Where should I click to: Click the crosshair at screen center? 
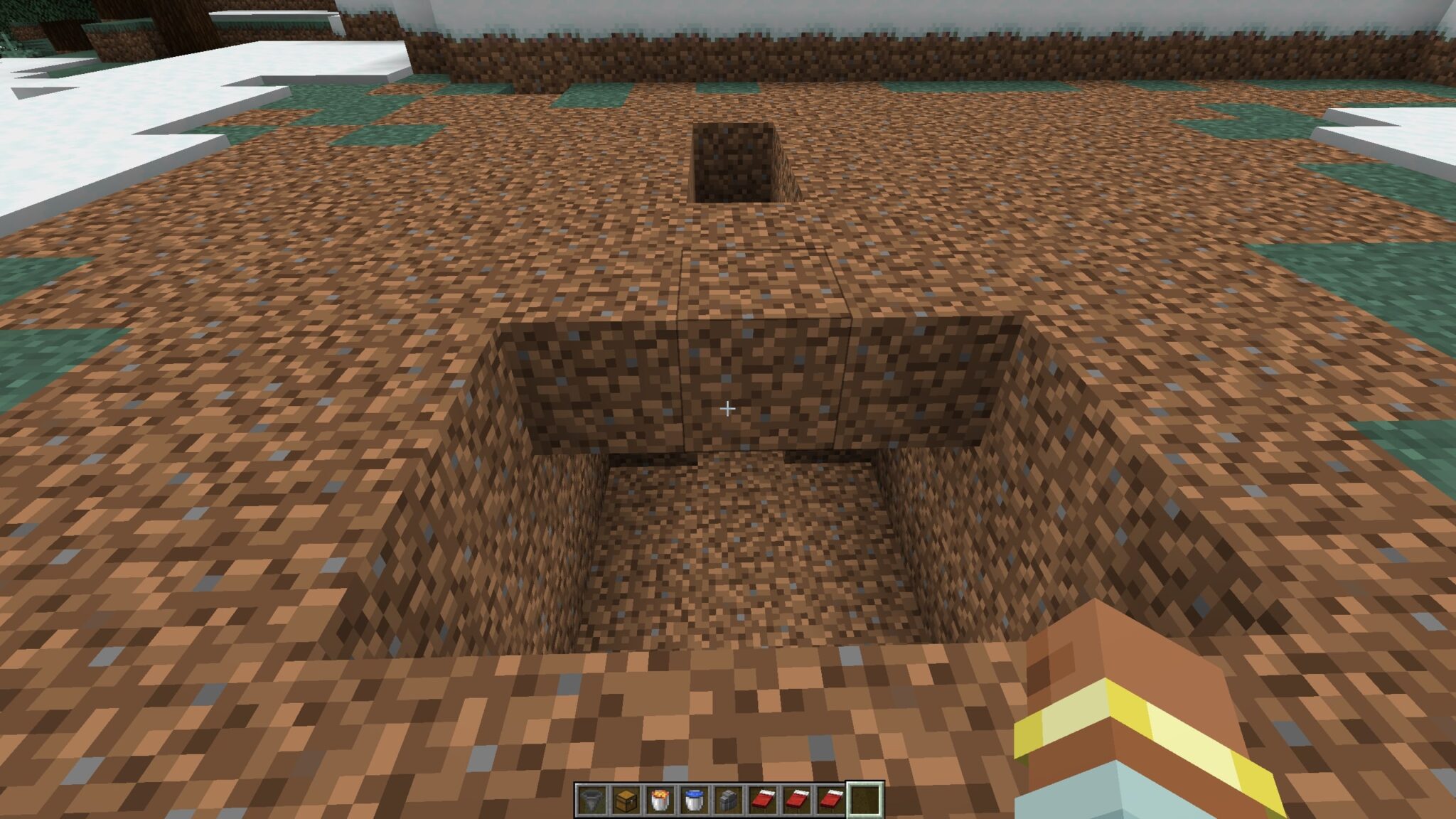point(728,409)
